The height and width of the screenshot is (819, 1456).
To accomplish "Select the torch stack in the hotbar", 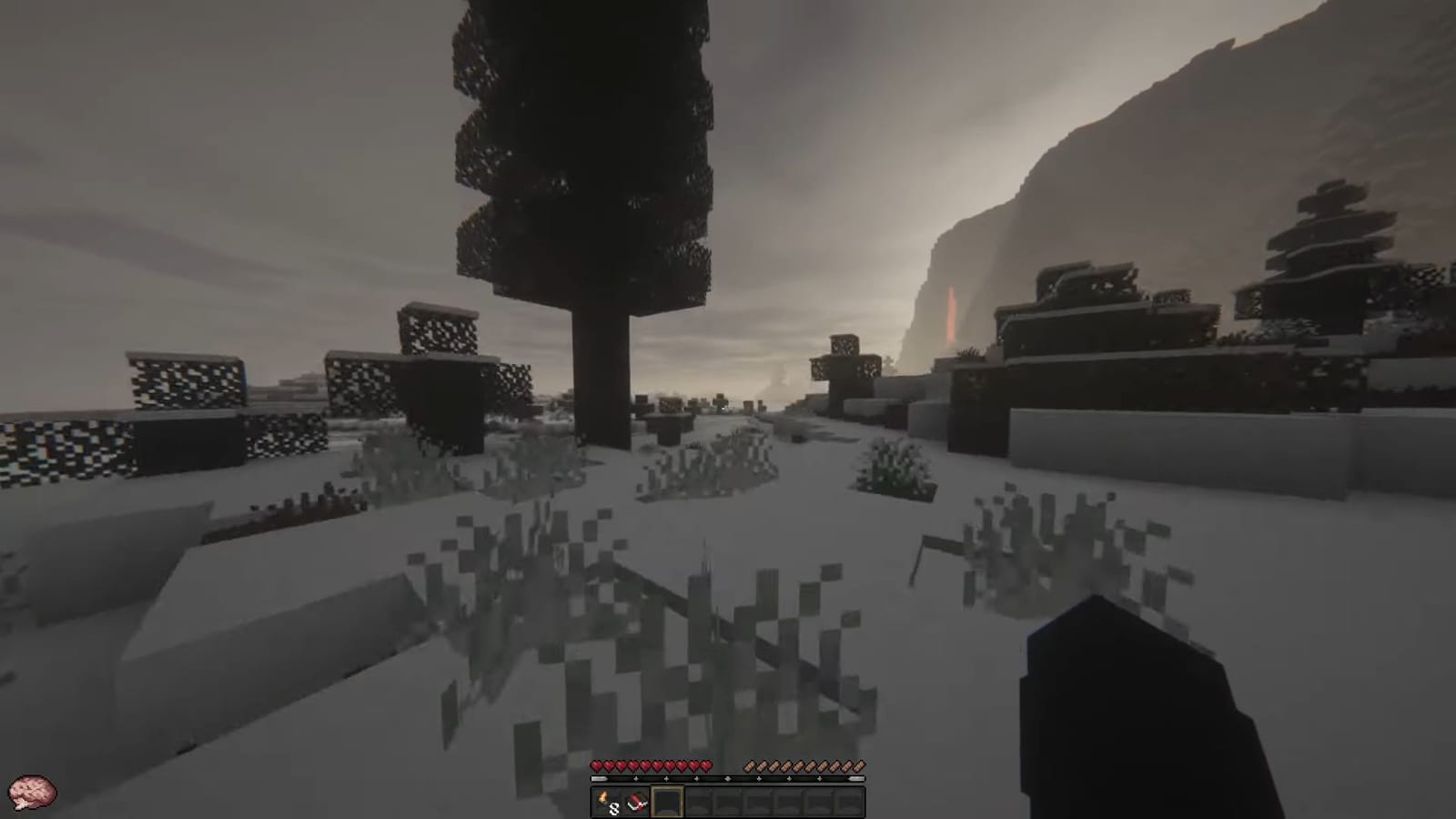I will 605,801.
